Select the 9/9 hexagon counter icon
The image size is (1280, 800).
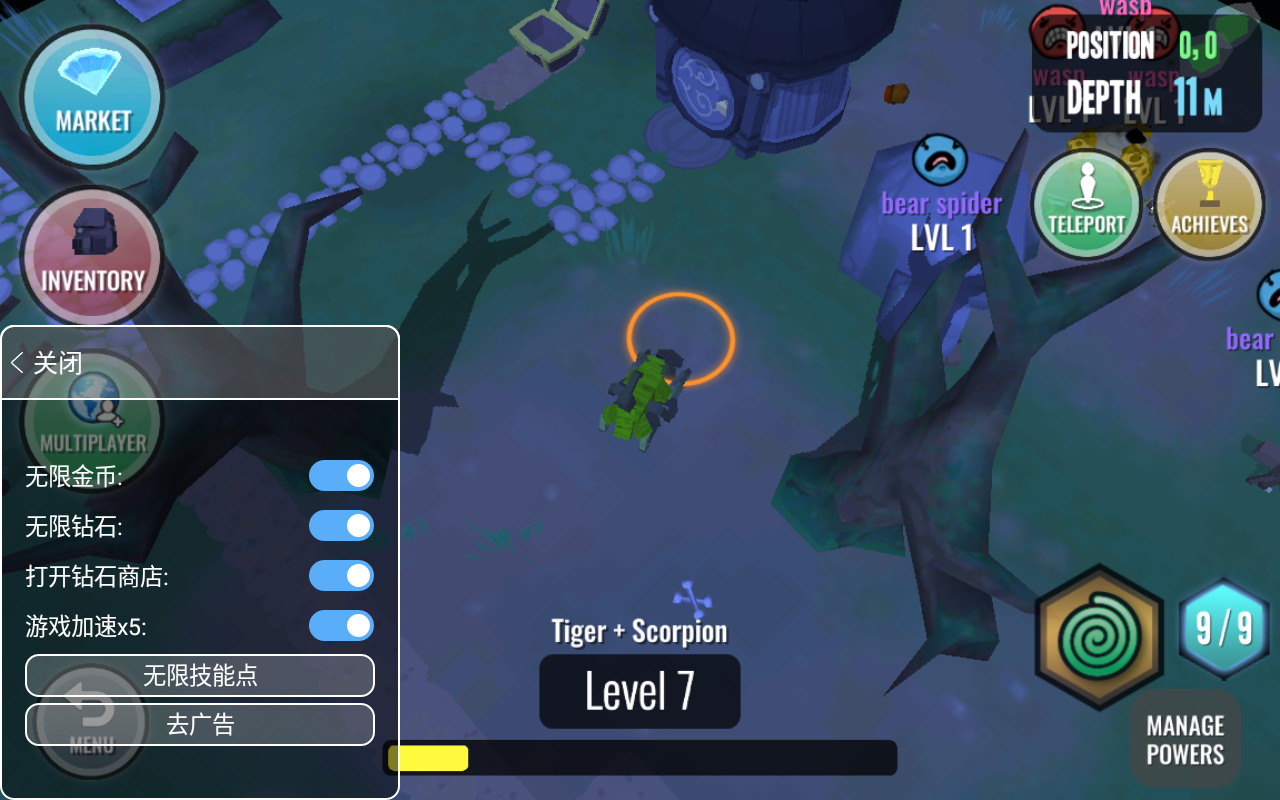coord(1224,629)
